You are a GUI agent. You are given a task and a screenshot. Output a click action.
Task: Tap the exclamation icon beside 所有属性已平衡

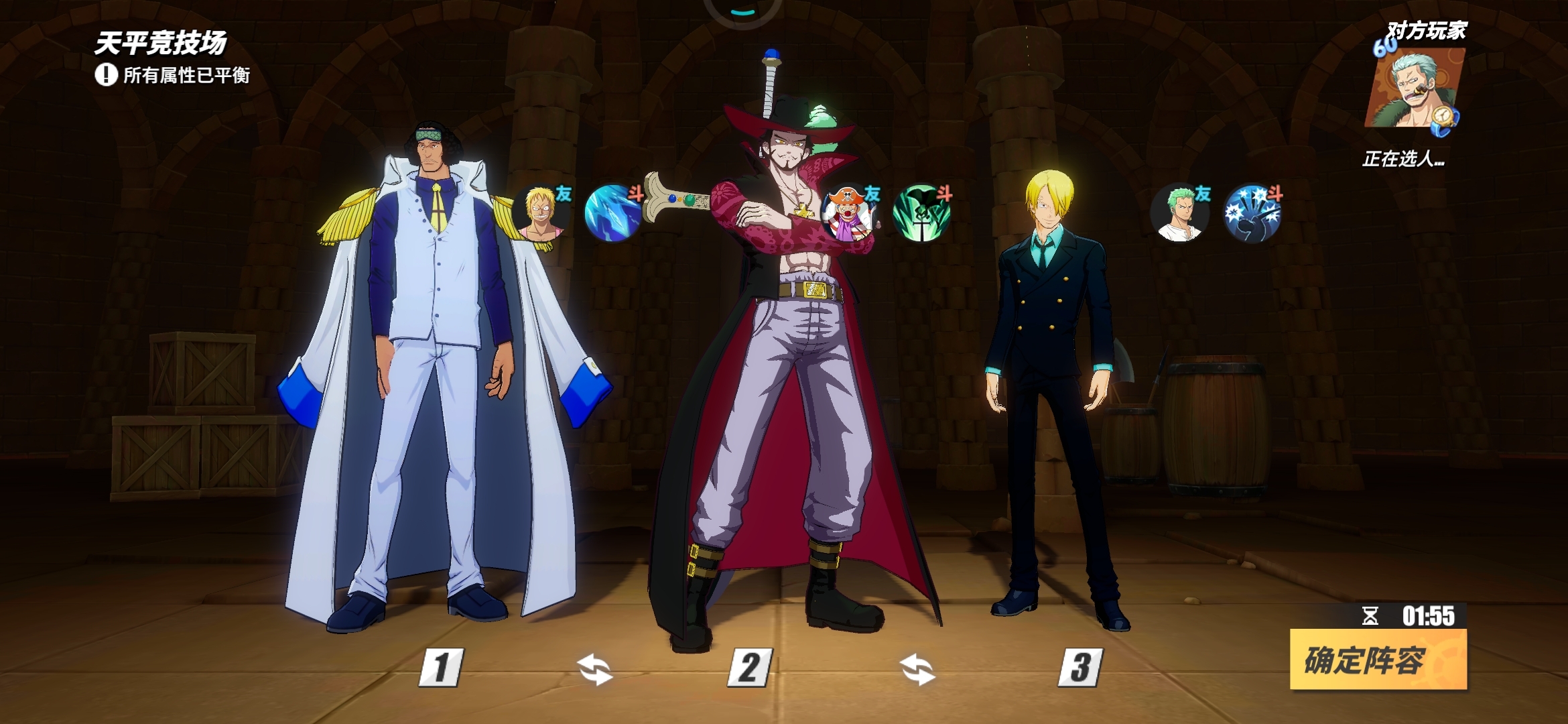point(106,74)
